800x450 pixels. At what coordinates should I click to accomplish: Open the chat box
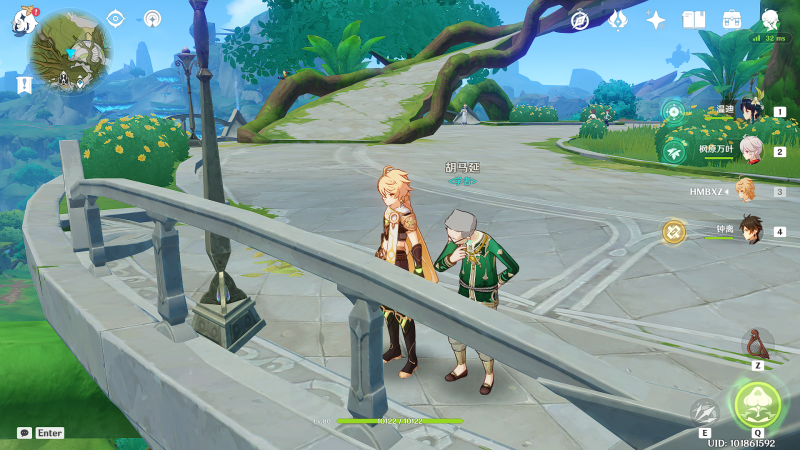tap(25, 433)
